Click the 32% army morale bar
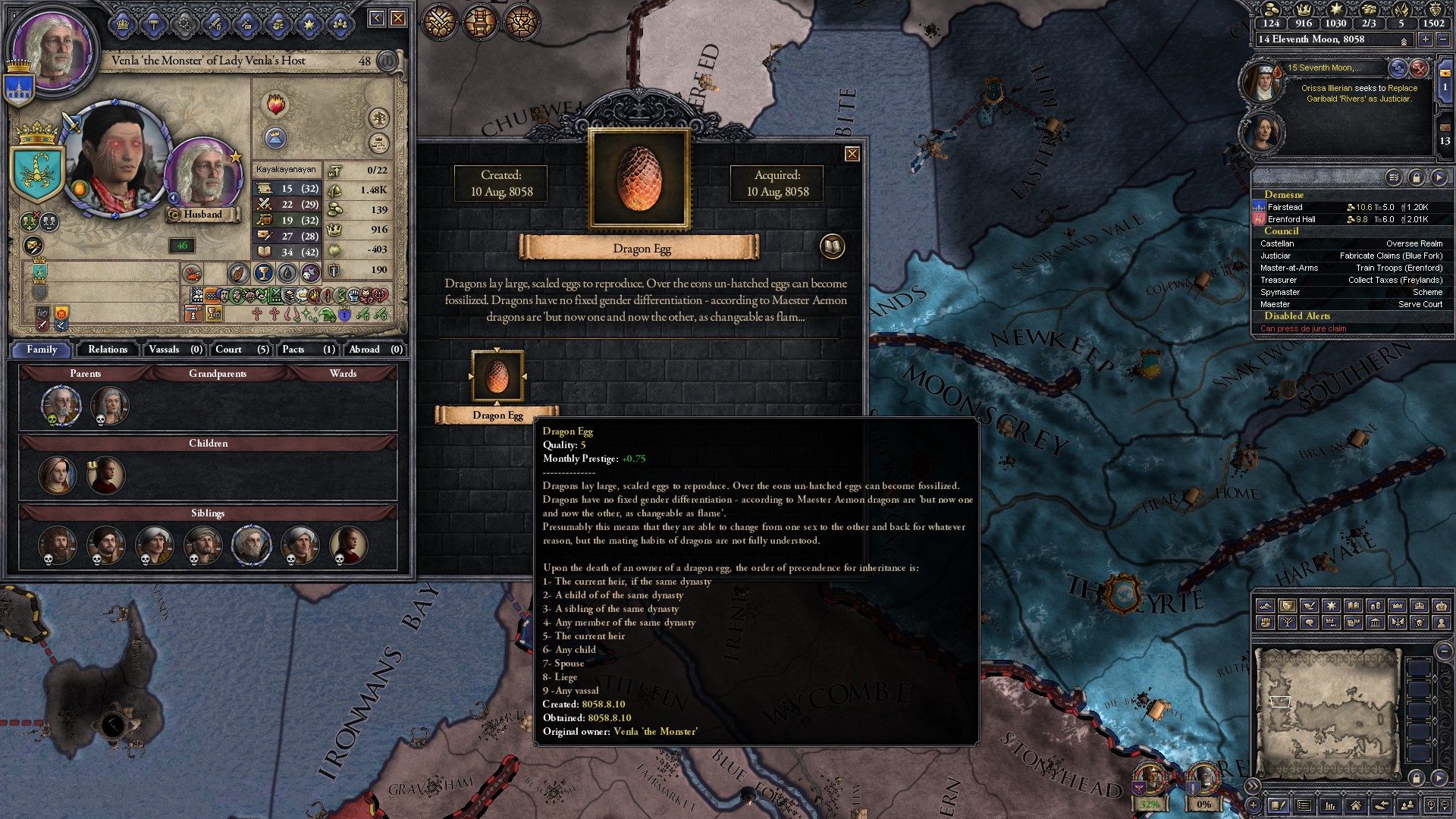The height and width of the screenshot is (819, 1456). click(x=1150, y=804)
